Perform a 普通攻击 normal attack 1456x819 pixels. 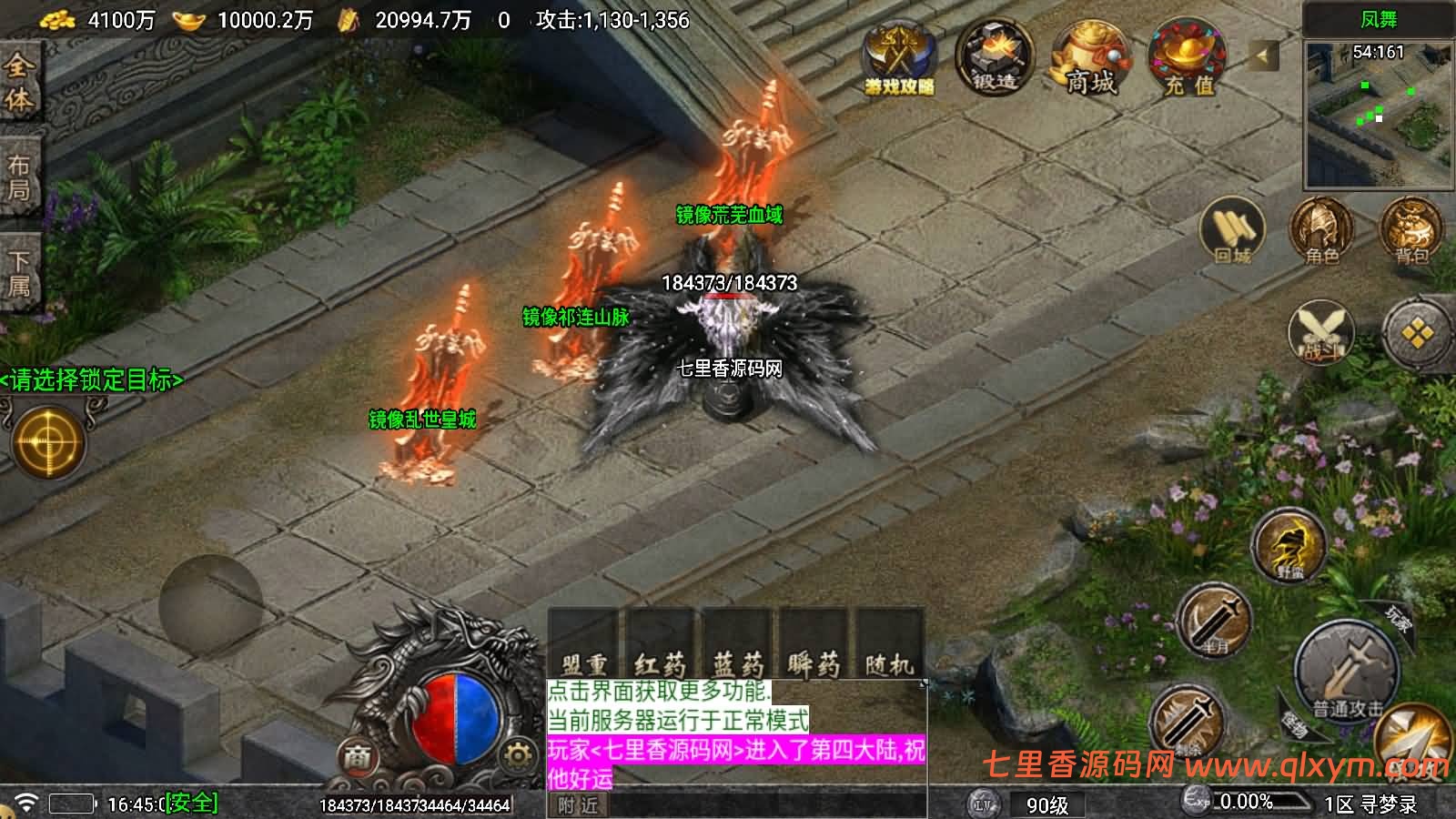click(1347, 672)
